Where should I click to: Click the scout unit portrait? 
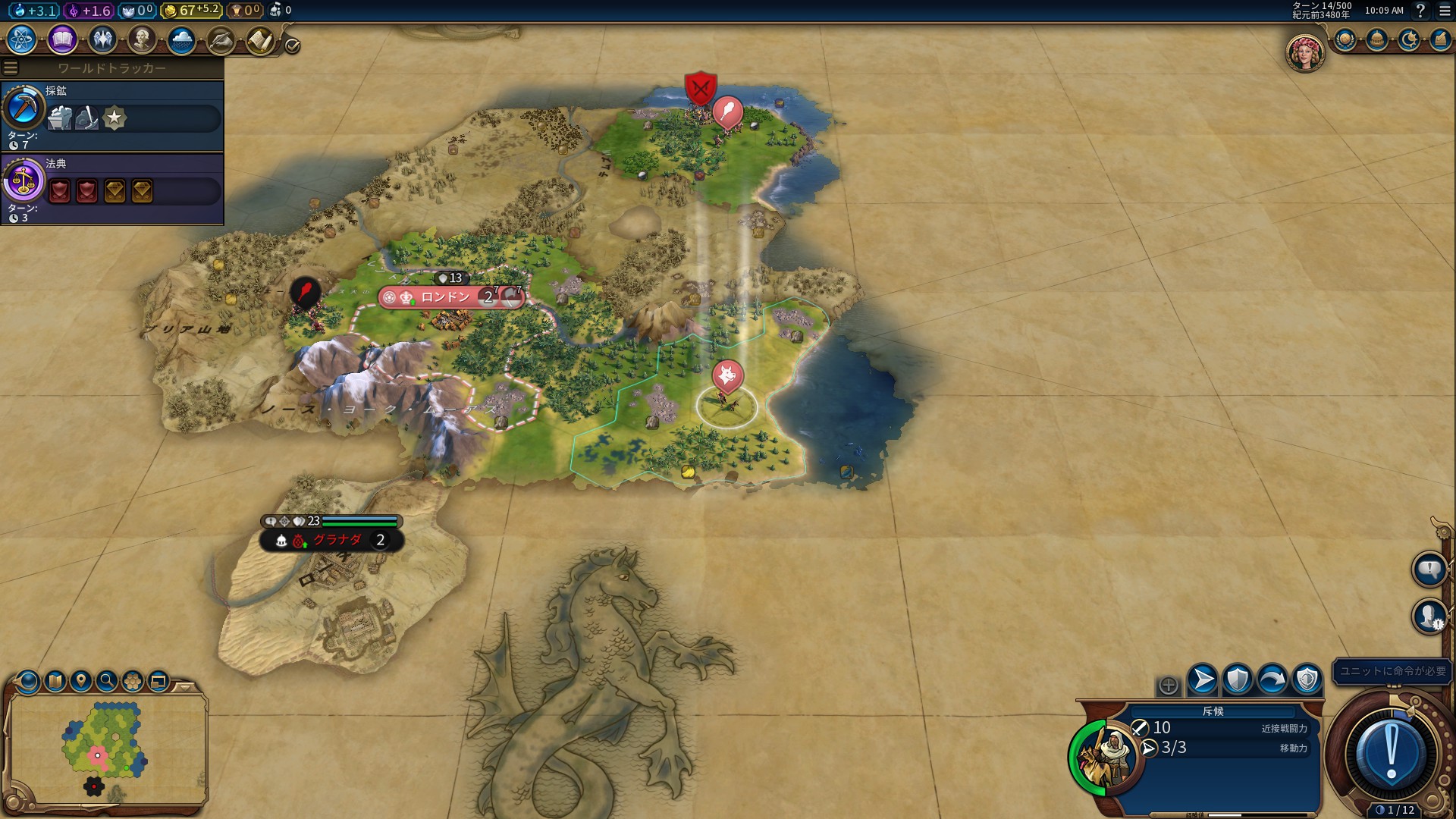[1103, 756]
